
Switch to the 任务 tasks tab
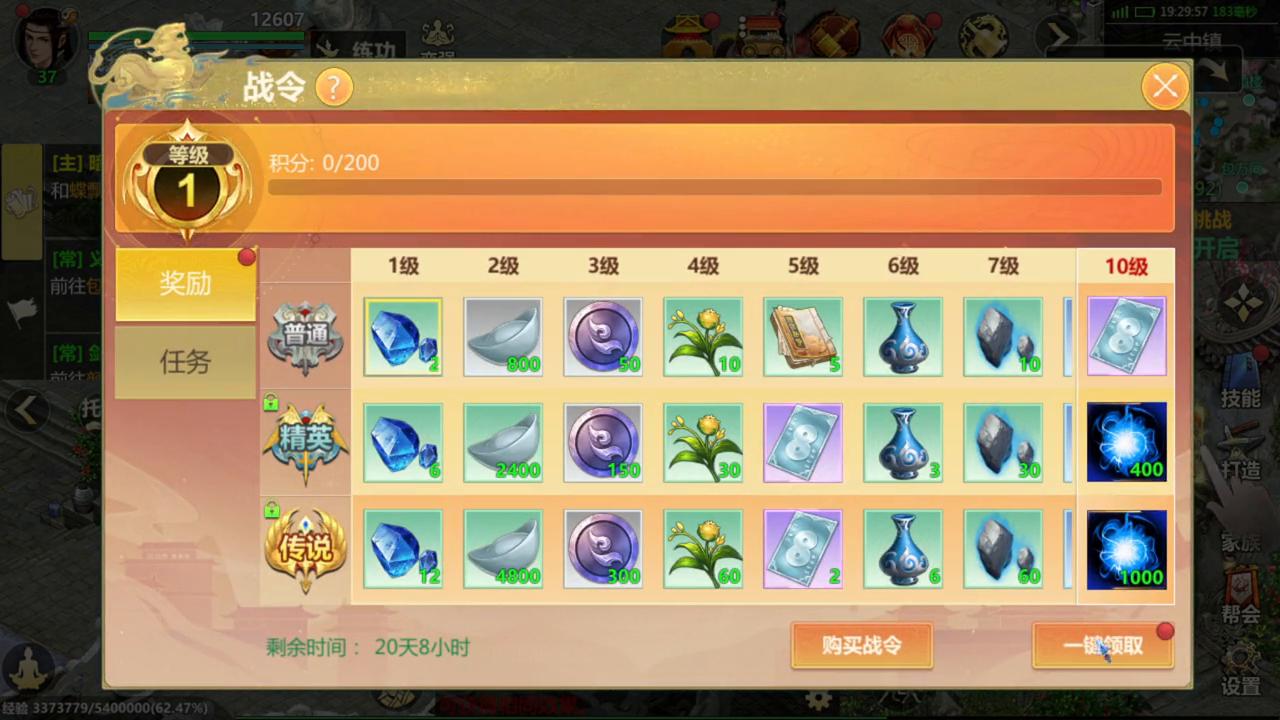coord(184,362)
